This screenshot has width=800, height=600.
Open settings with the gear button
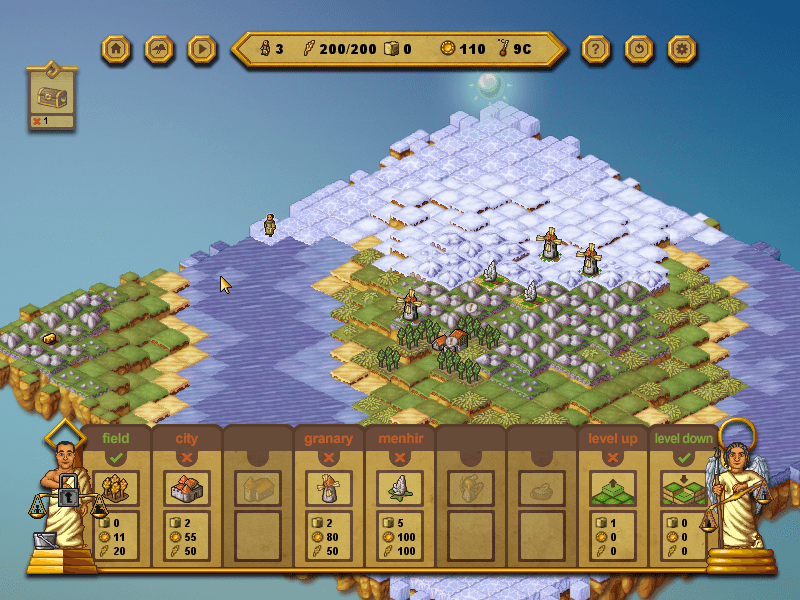pyautogui.click(x=682, y=48)
